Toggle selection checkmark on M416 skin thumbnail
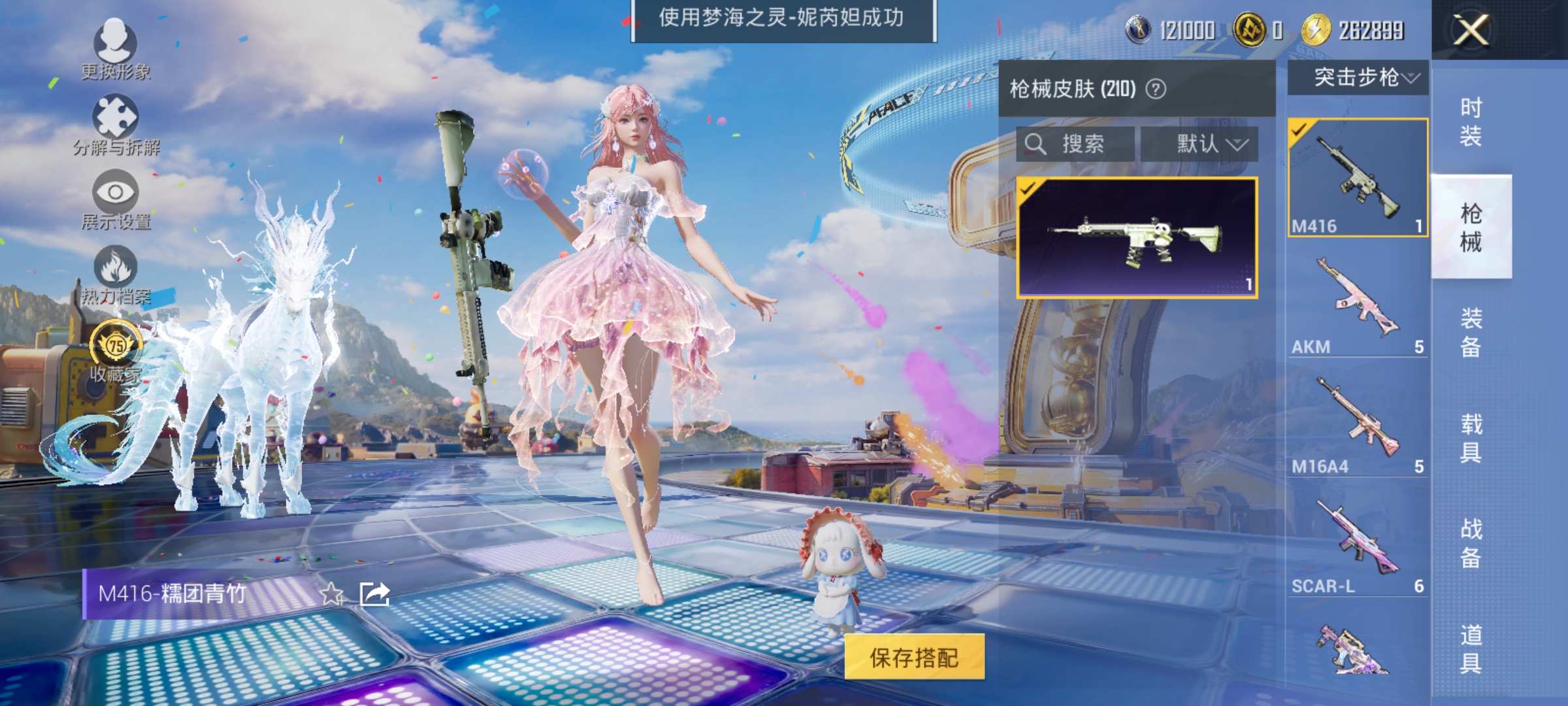 1030,190
